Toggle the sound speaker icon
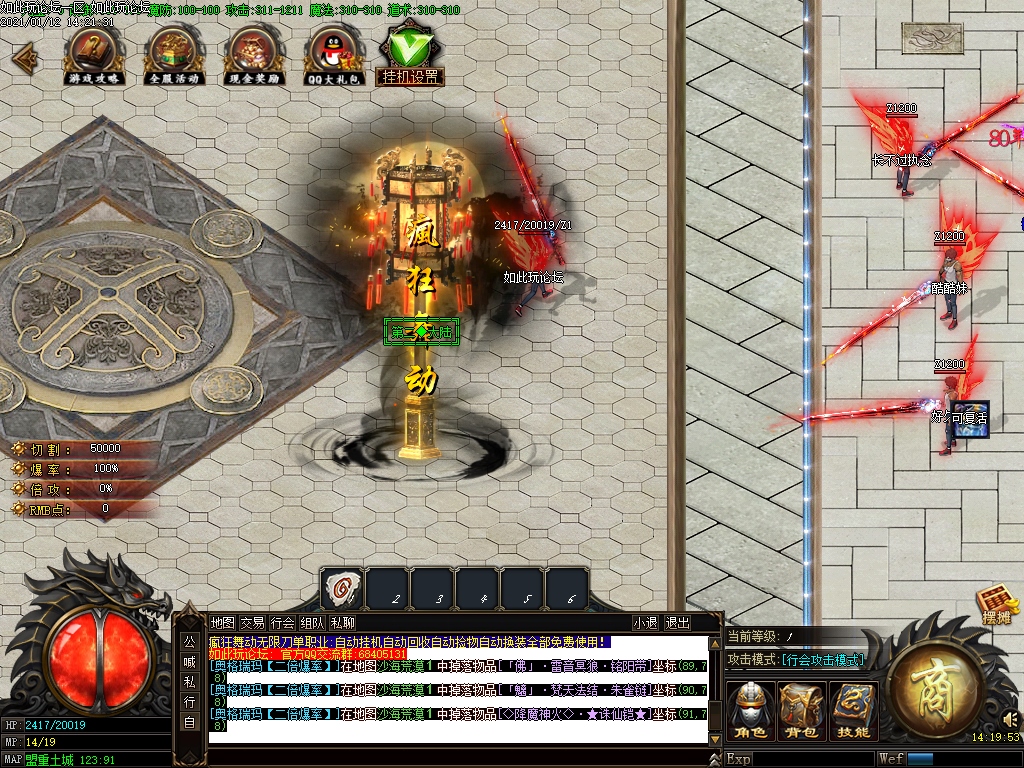The width and height of the screenshot is (1024, 768). point(1009,719)
